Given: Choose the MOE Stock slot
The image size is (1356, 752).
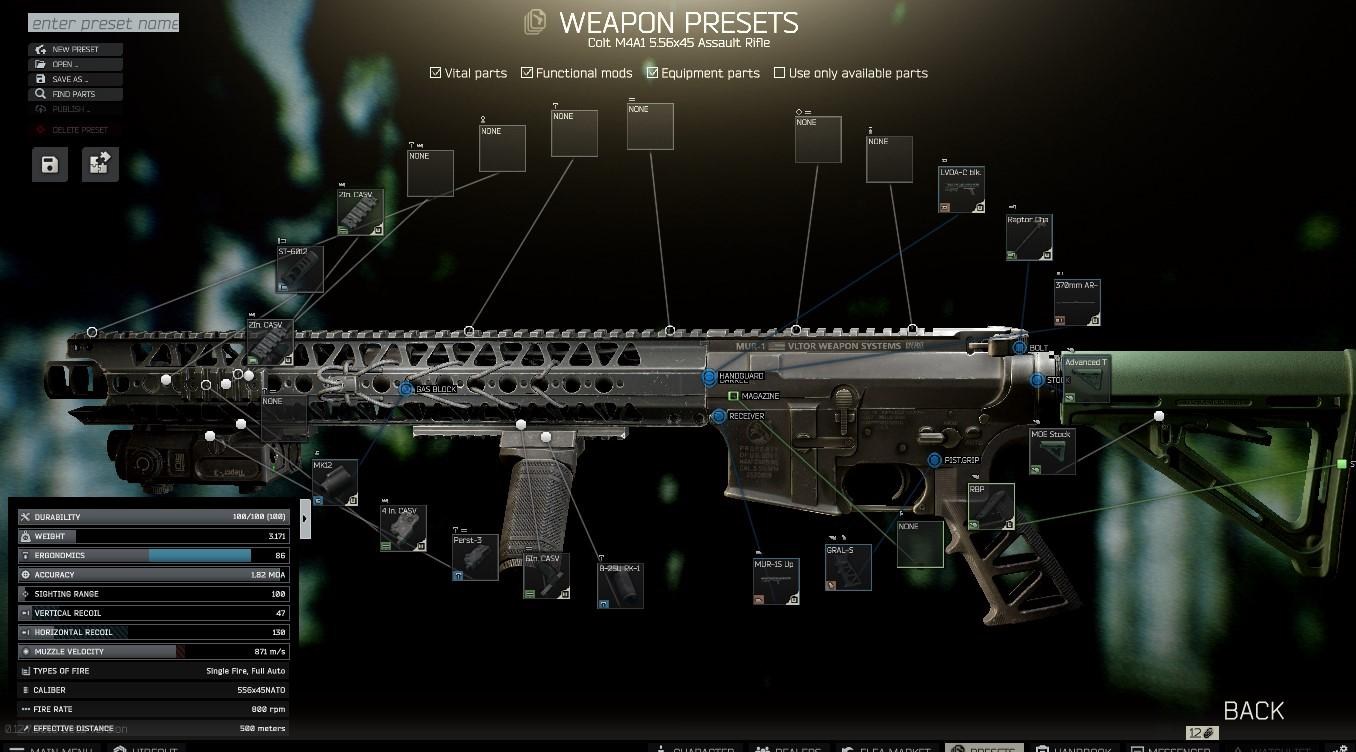Looking at the screenshot, I should [1052, 451].
